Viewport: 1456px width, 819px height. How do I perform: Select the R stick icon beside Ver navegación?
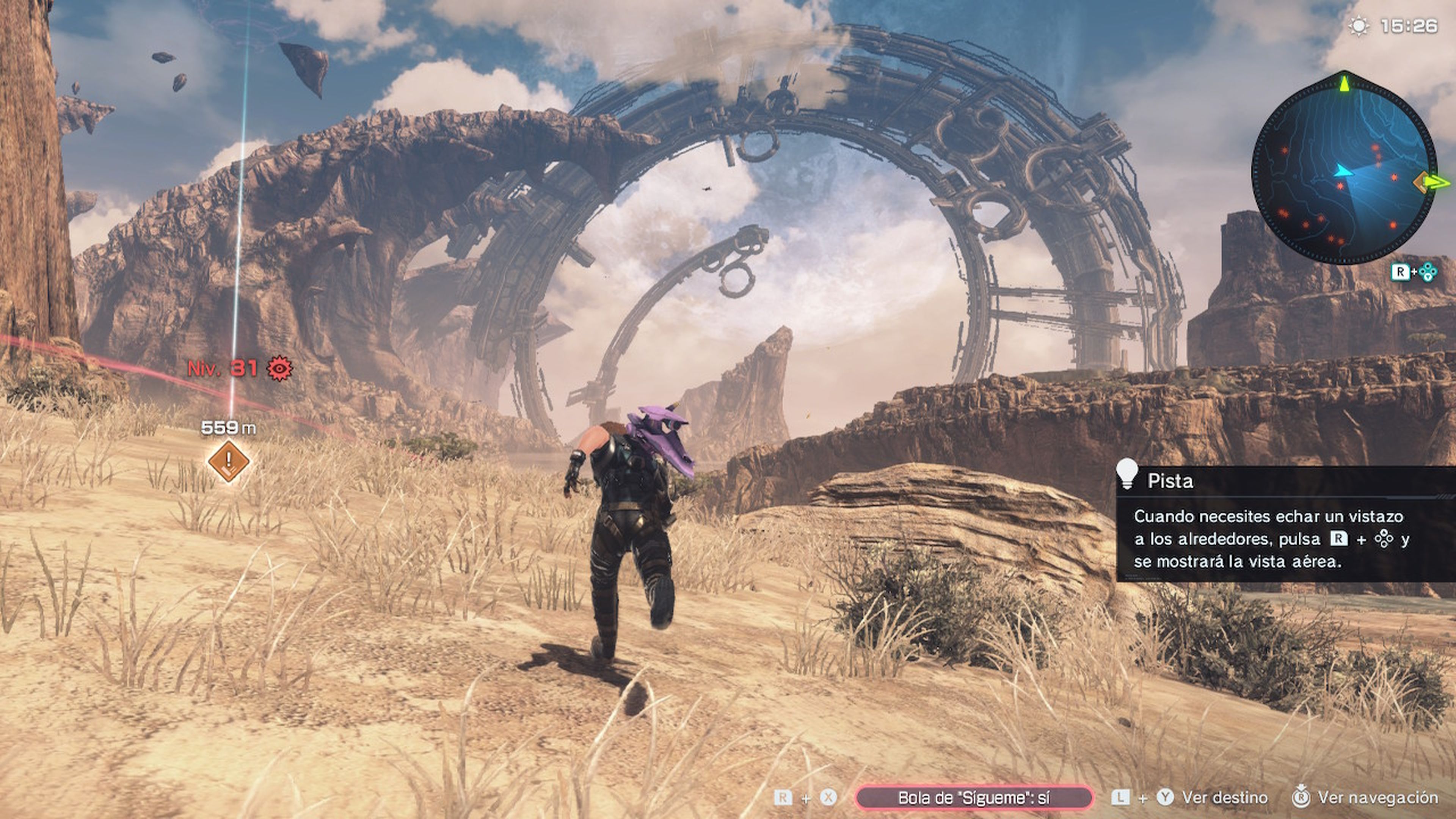pos(1301,797)
